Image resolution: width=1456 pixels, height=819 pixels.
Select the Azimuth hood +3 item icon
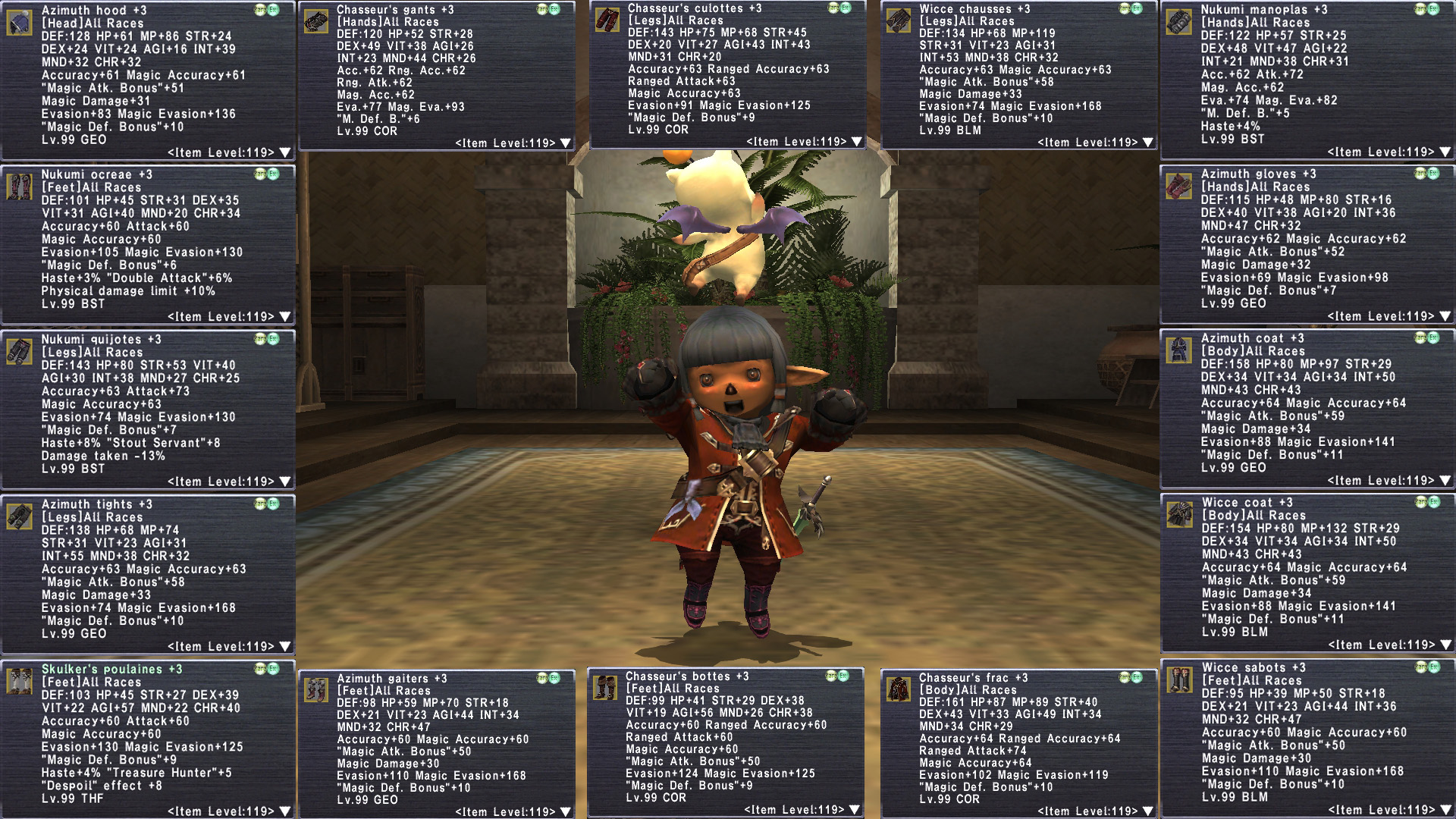point(19,23)
